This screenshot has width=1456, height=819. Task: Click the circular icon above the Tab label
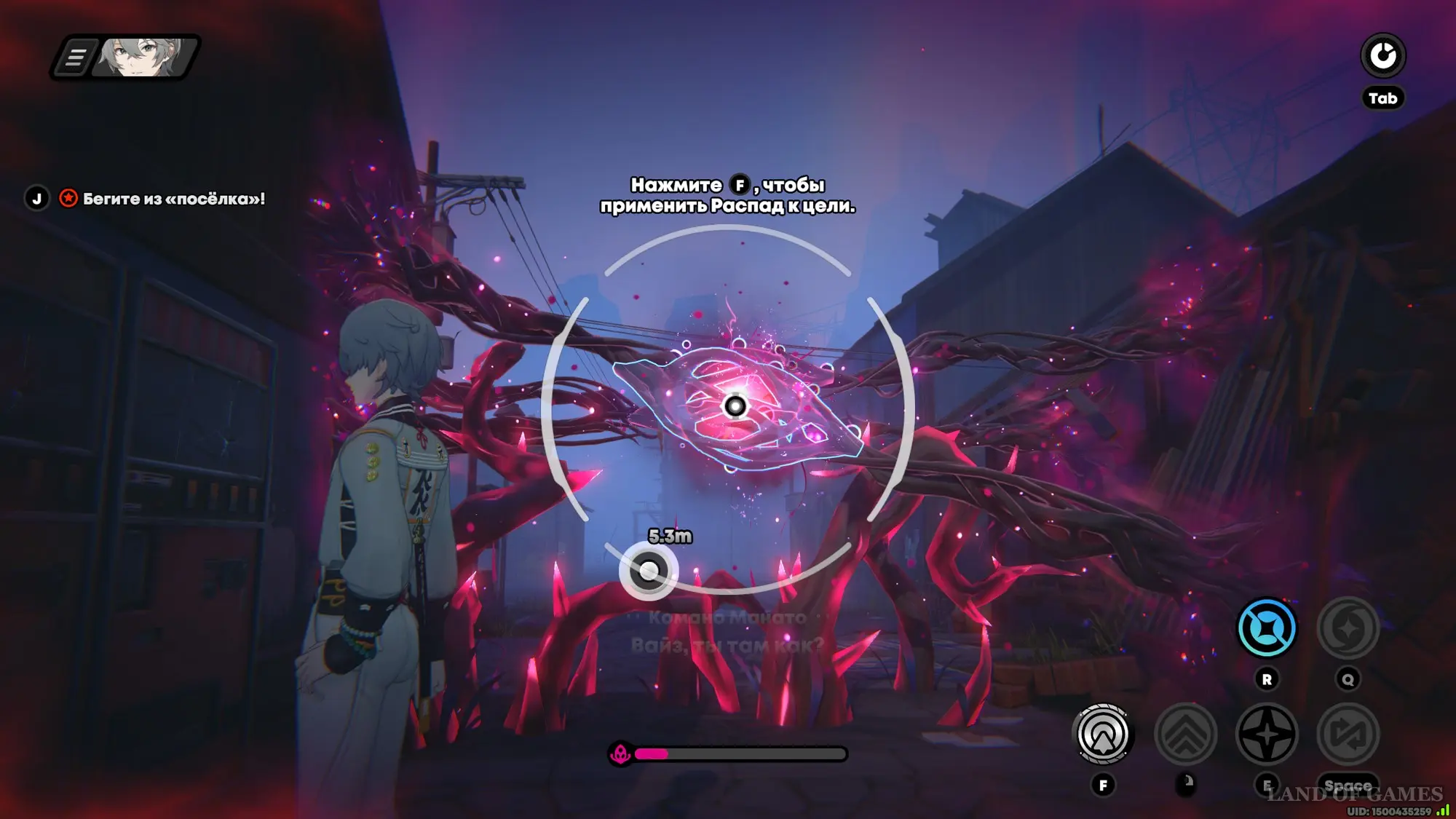[1382, 56]
